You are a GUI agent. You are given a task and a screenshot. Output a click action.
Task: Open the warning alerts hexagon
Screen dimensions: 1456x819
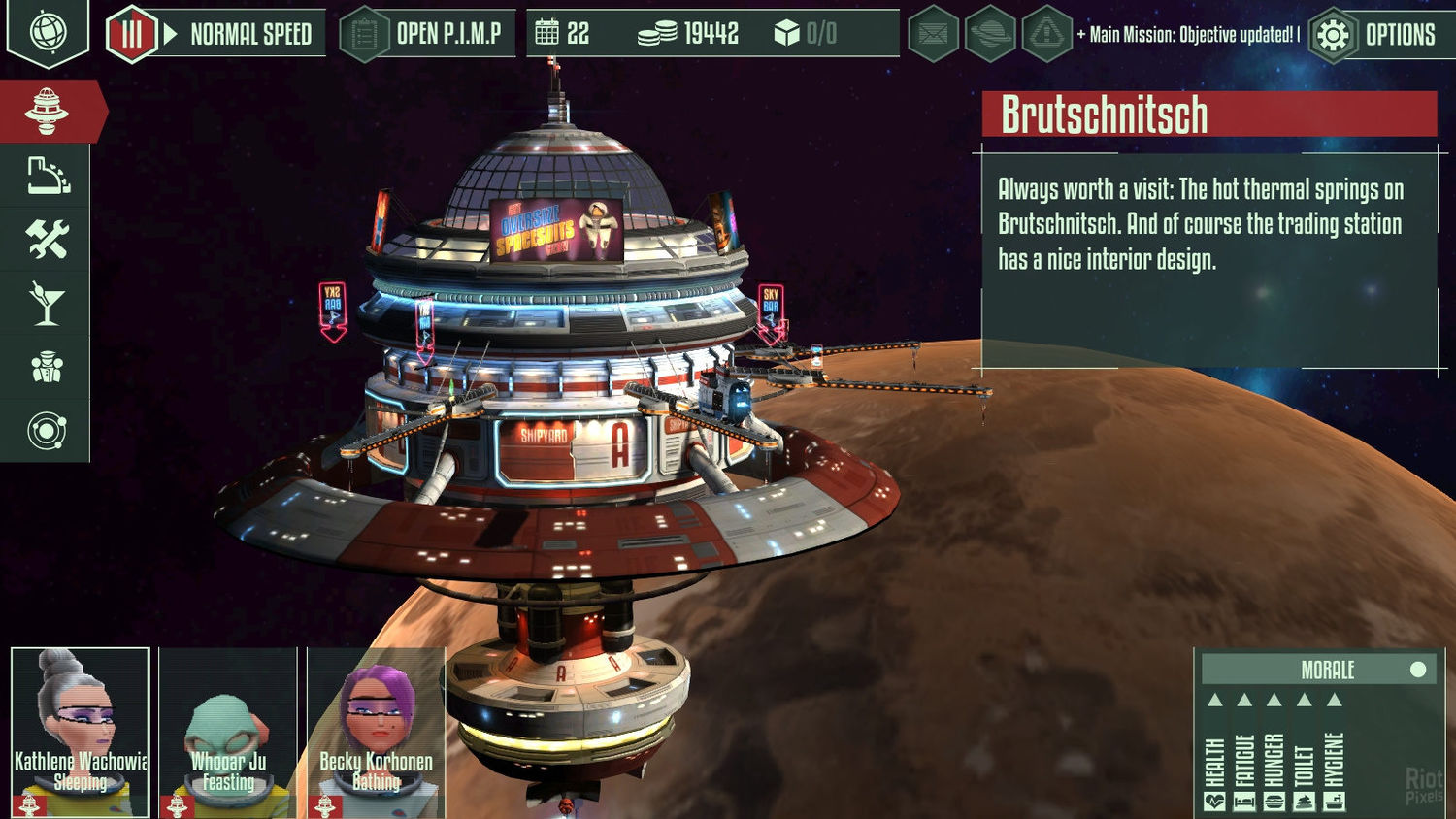(x=1046, y=36)
